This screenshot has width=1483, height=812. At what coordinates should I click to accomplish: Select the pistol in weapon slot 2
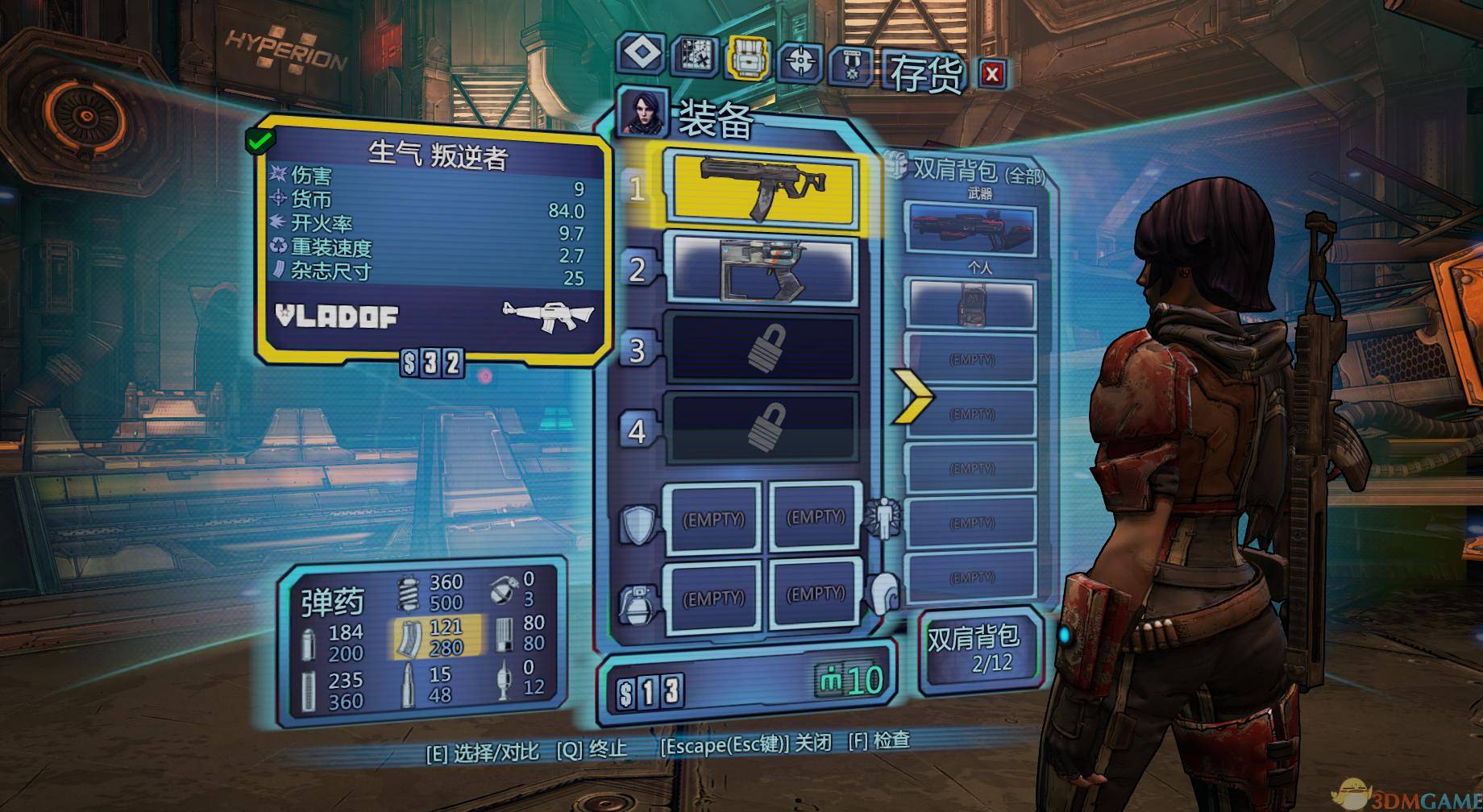(x=762, y=269)
